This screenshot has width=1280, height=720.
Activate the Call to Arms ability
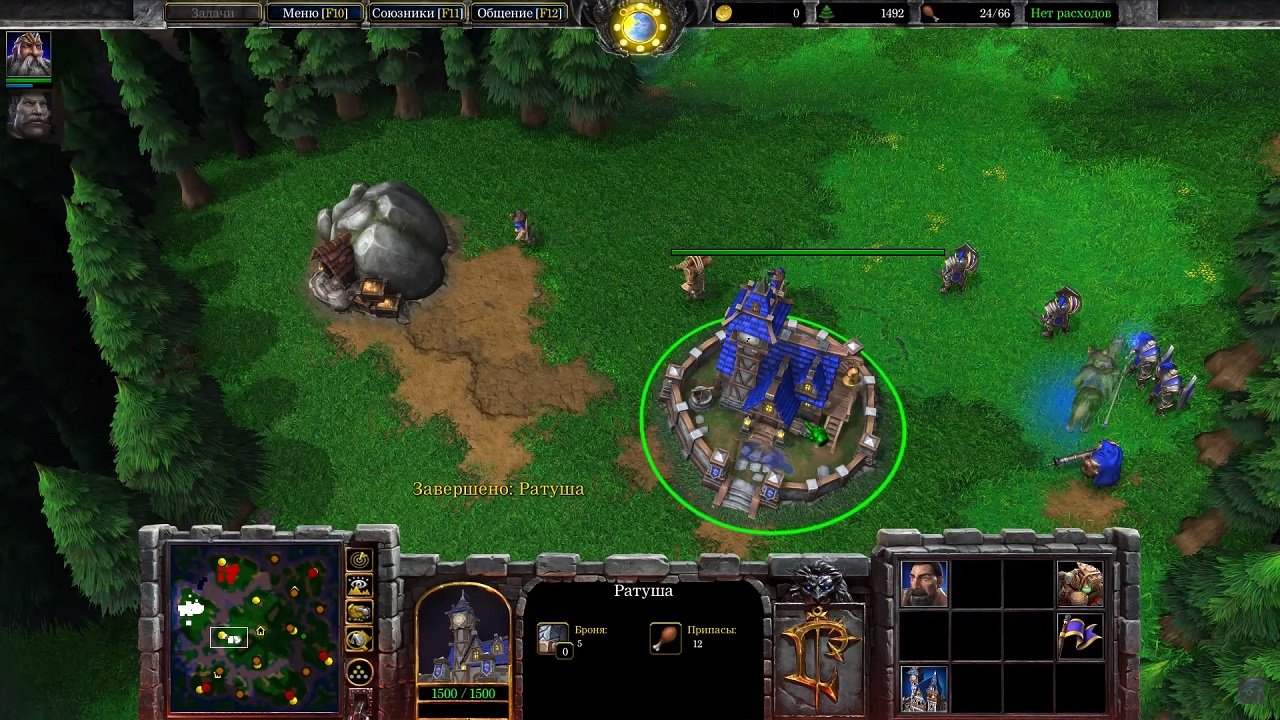click(1080, 584)
